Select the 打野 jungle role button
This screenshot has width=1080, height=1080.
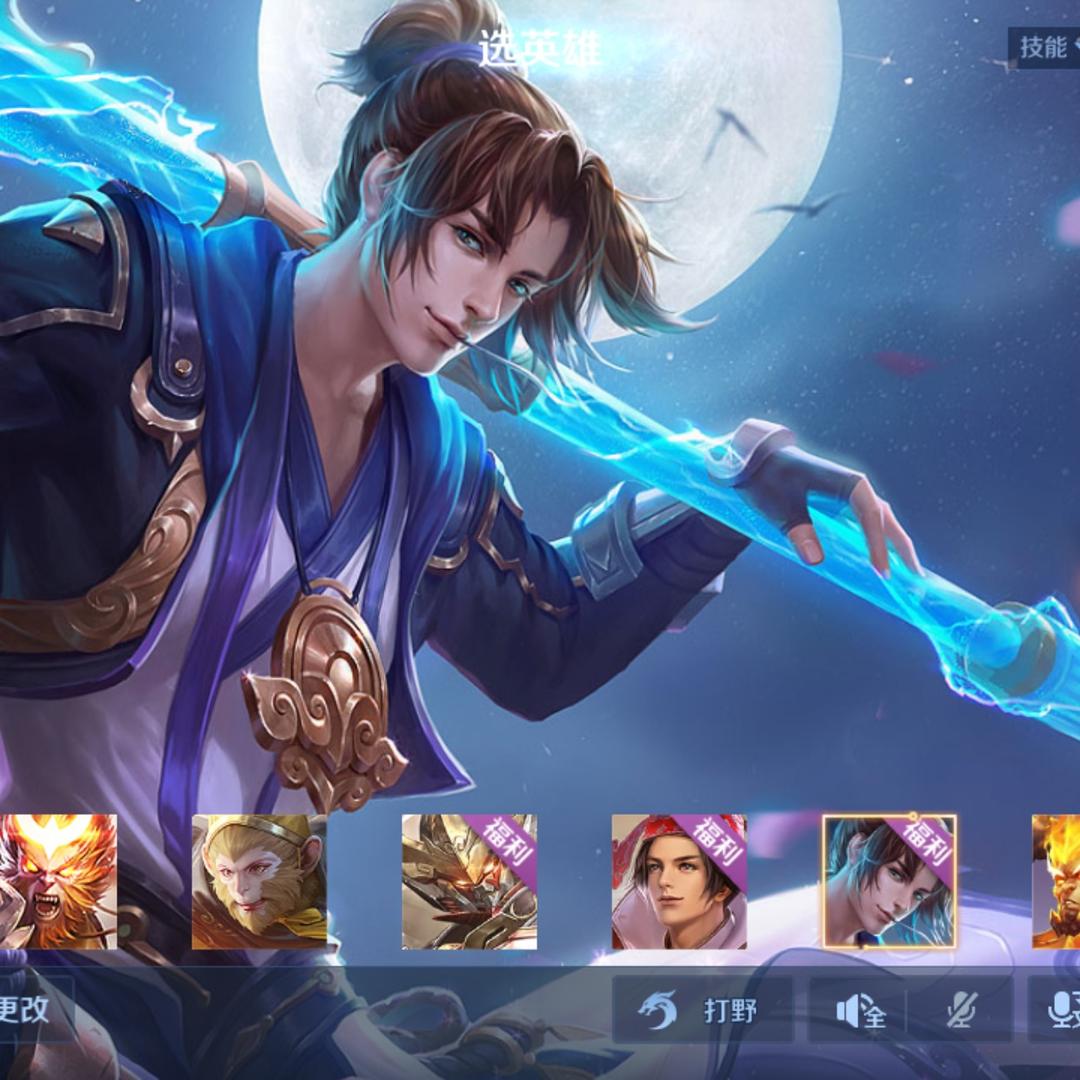pyautogui.click(x=703, y=1010)
